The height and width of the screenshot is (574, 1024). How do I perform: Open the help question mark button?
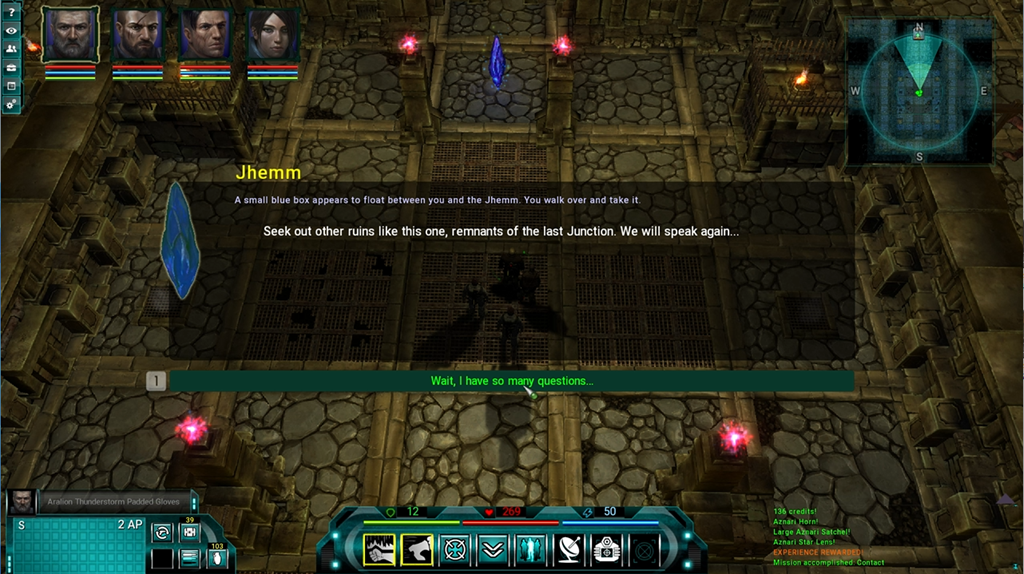[x=11, y=11]
